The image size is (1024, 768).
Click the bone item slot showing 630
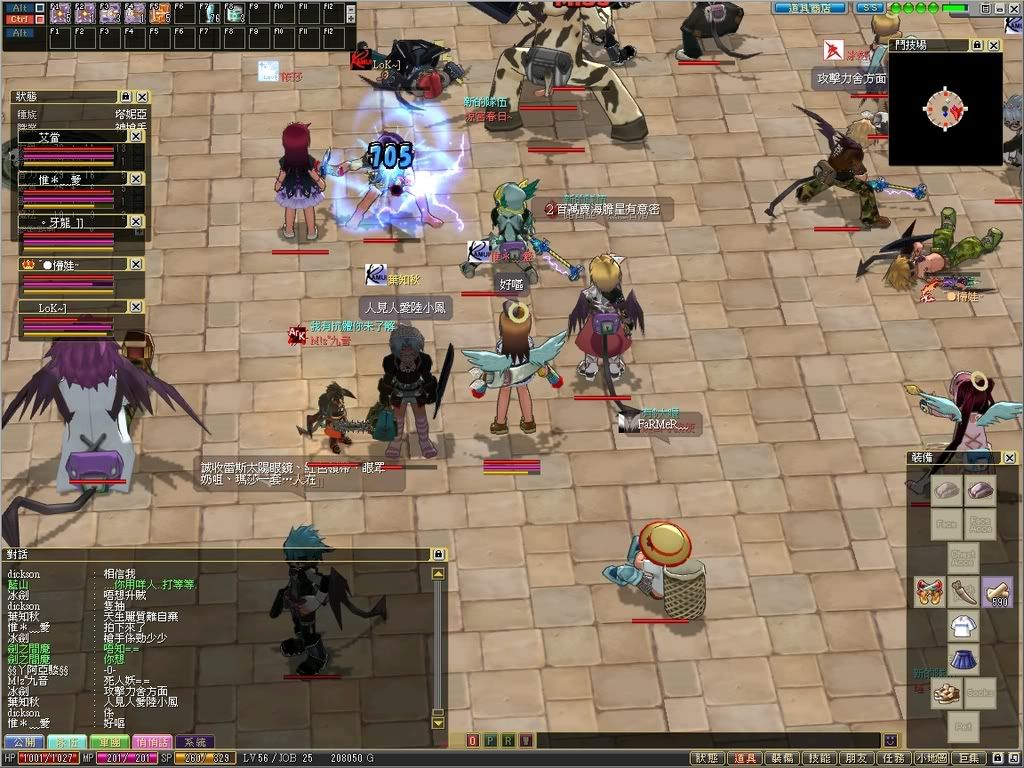point(996,592)
